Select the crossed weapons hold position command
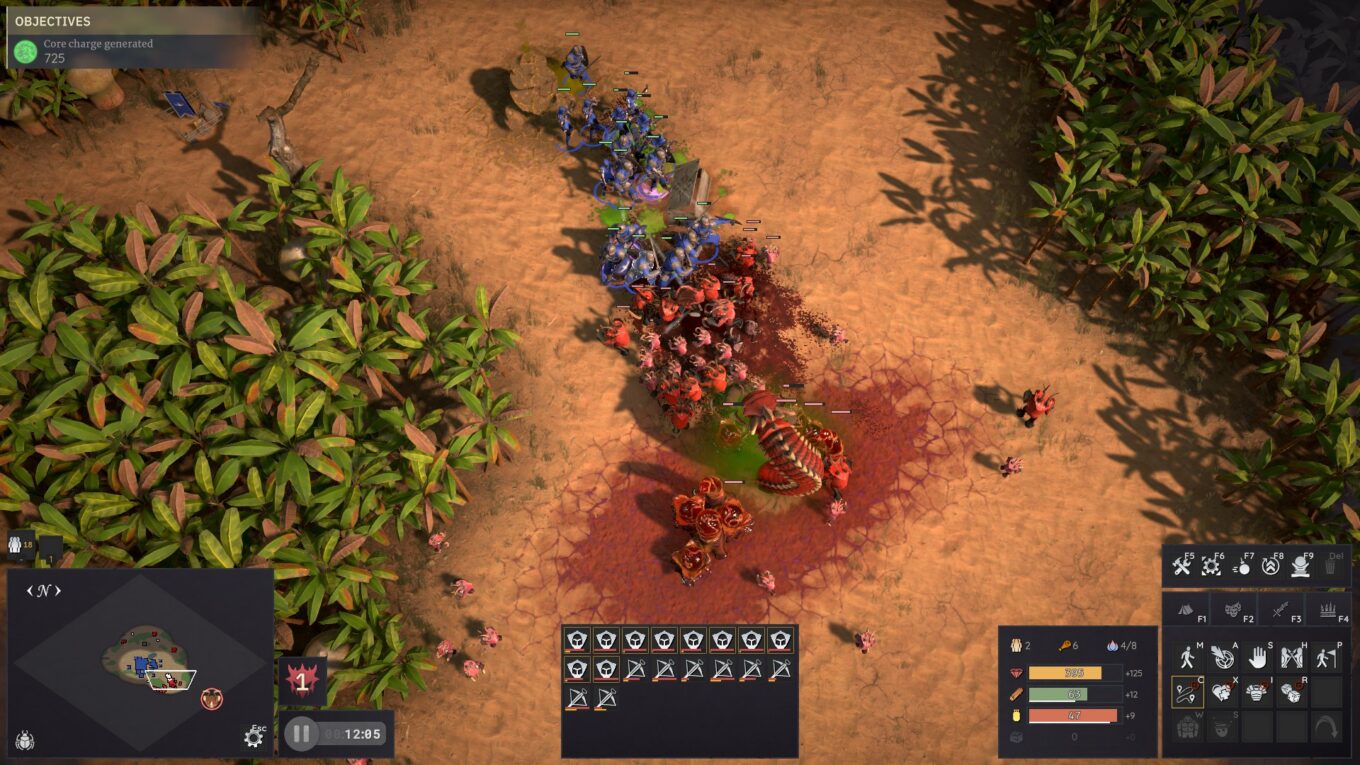The image size is (1360, 765). [1292, 657]
